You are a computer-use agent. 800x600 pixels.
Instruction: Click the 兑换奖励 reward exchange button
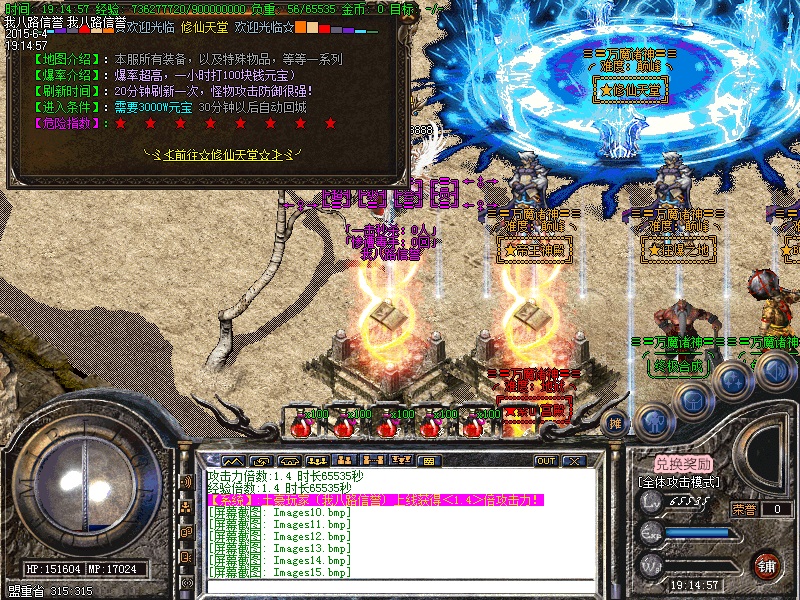click(684, 464)
